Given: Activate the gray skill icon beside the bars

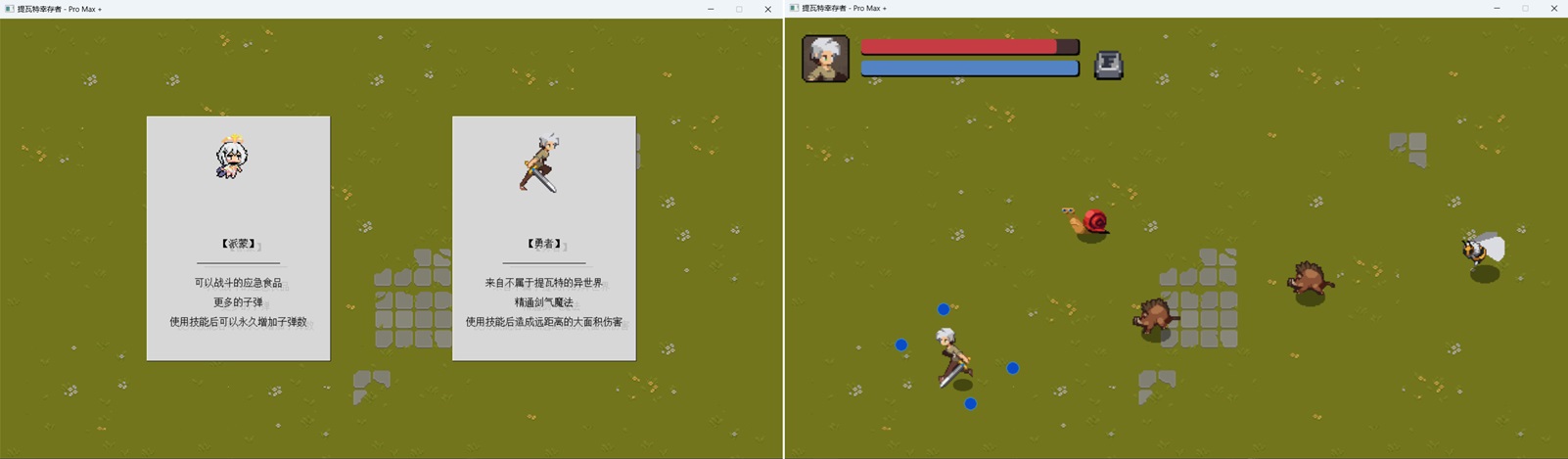Looking at the screenshot, I should click(1108, 65).
